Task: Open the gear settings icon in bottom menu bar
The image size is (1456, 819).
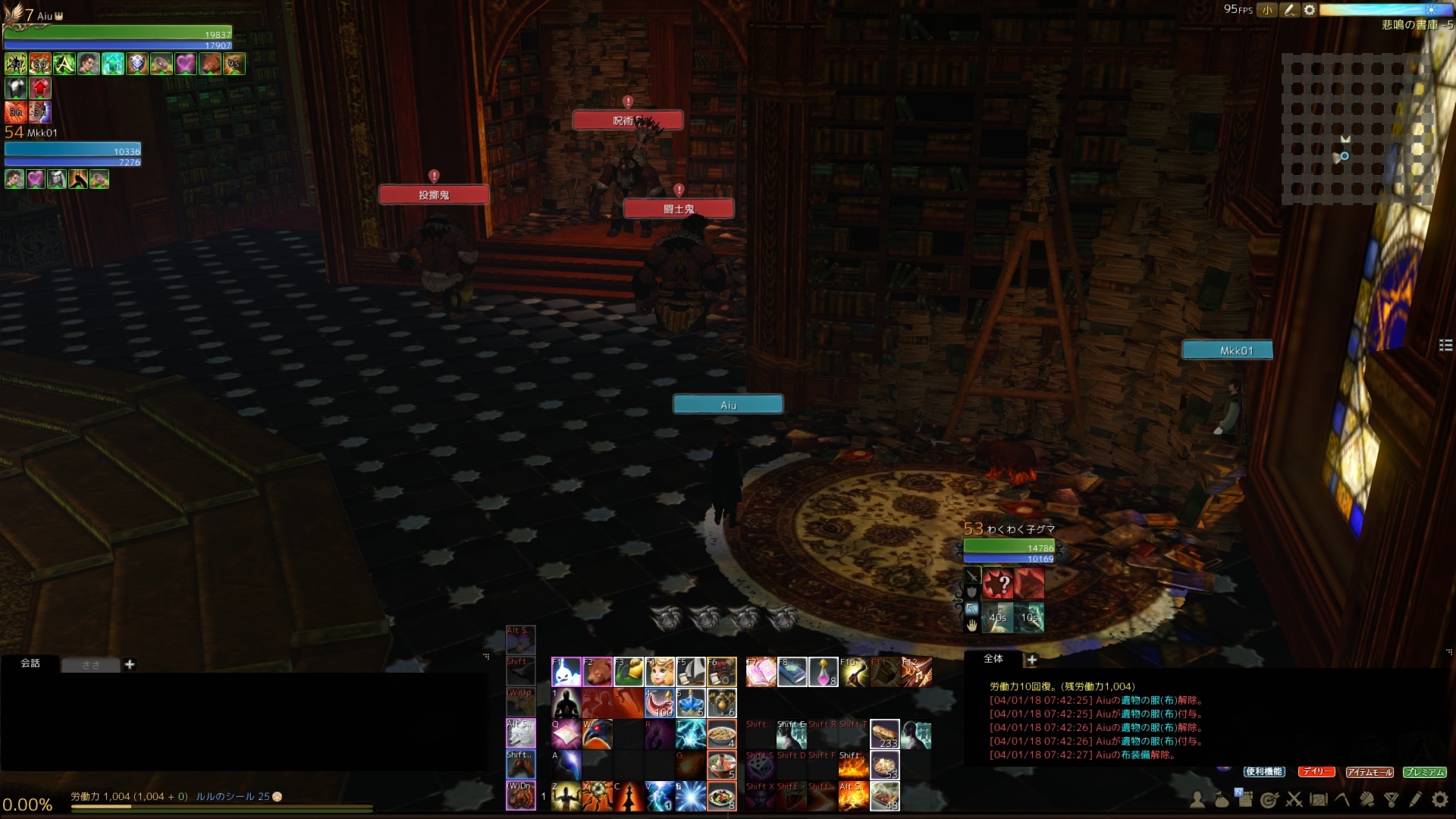Action: pyautogui.click(x=1439, y=799)
